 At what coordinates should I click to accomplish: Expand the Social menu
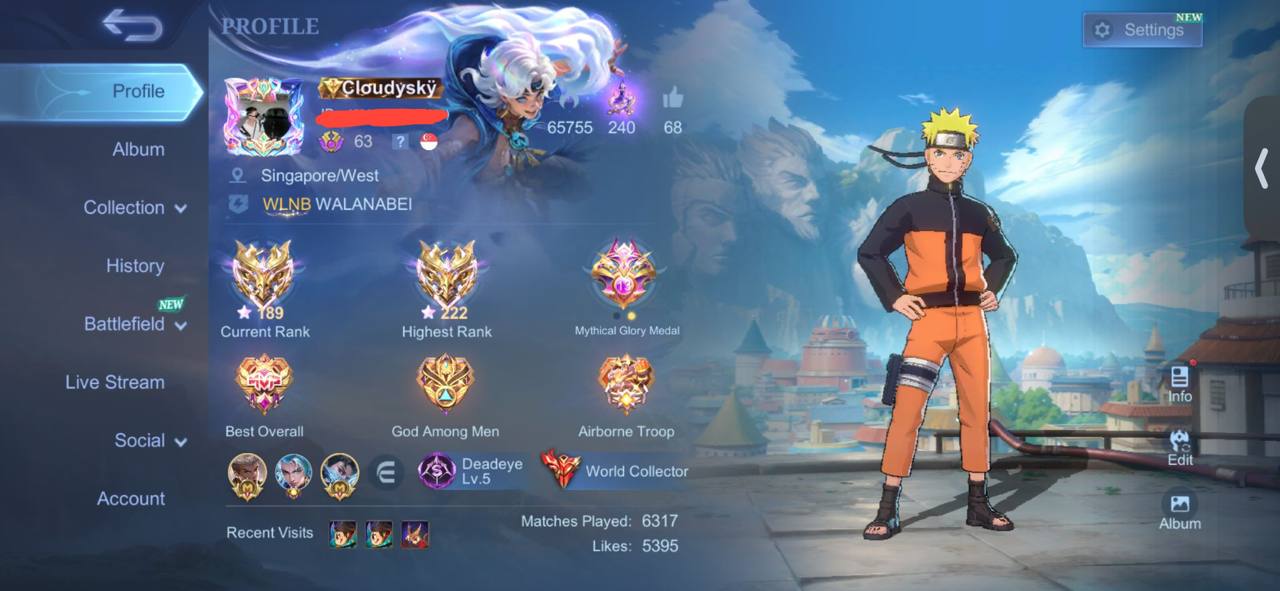point(150,441)
